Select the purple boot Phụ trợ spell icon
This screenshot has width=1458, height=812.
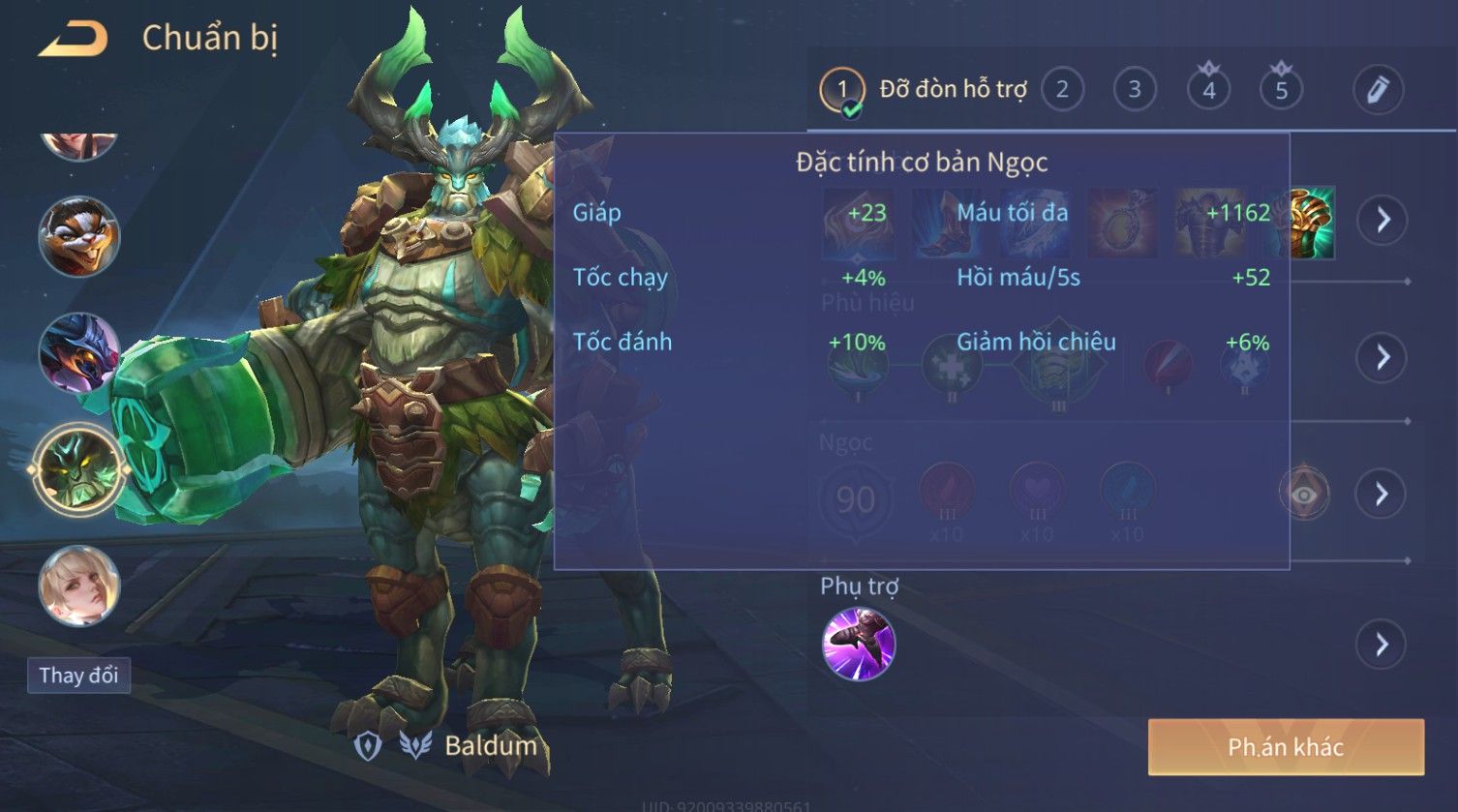point(859,644)
